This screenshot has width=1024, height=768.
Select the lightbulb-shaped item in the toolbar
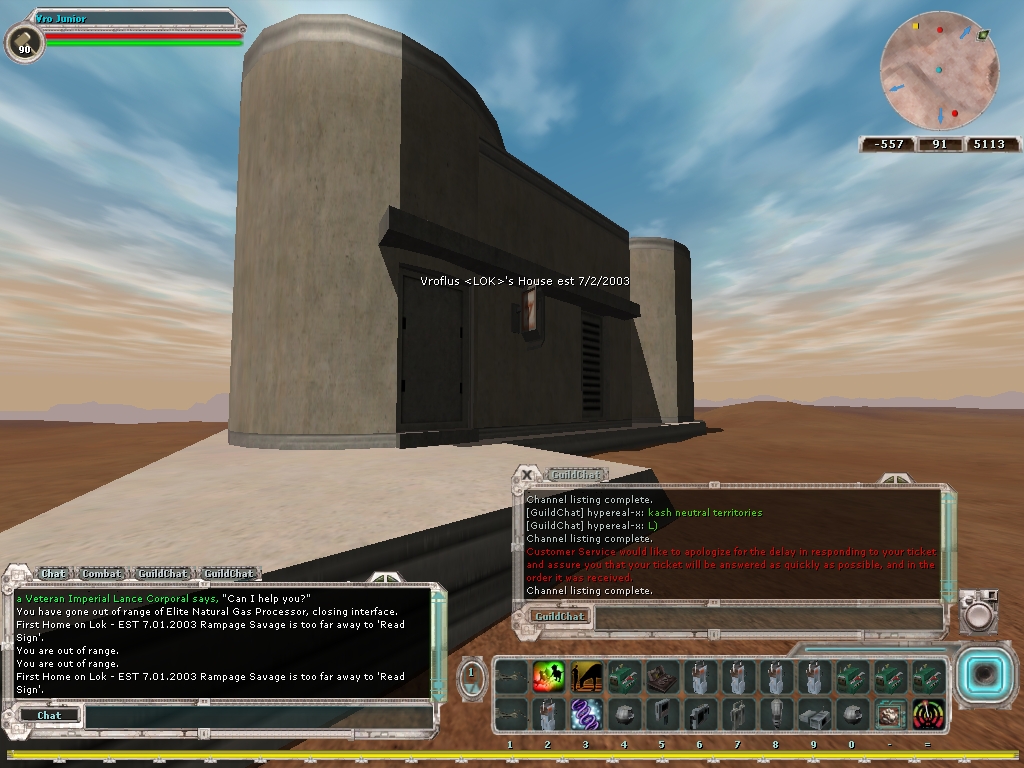775,714
